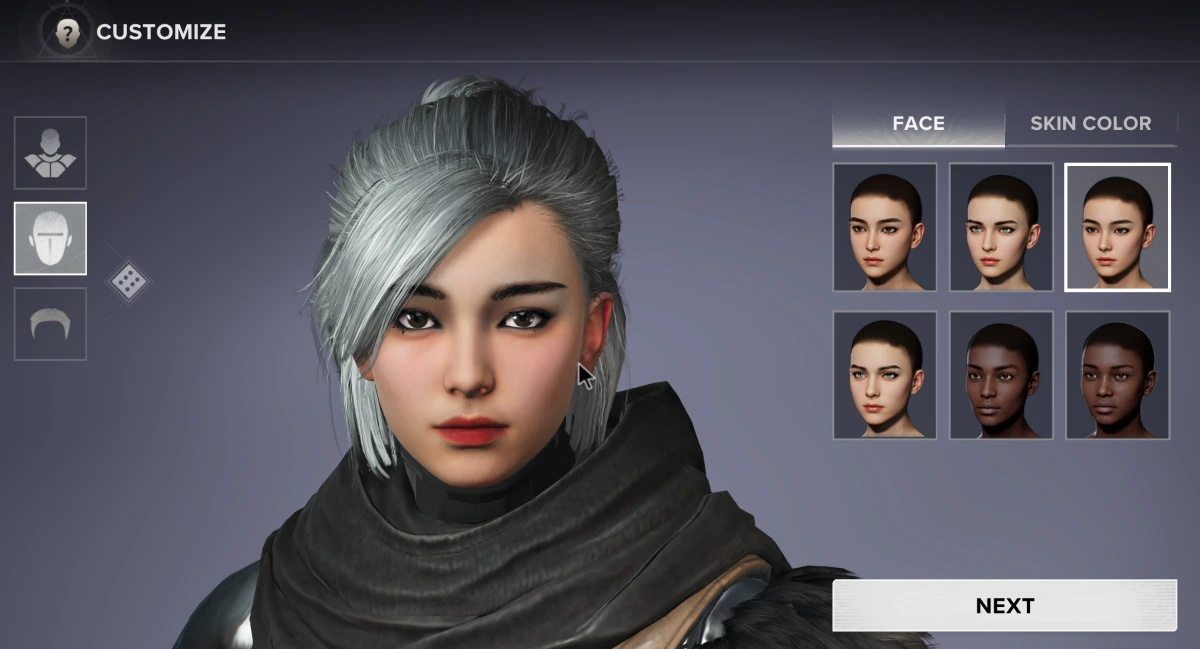Switch to the SKIN COLOR tab
This screenshot has width=1200, height=649.
[1090, 124]
